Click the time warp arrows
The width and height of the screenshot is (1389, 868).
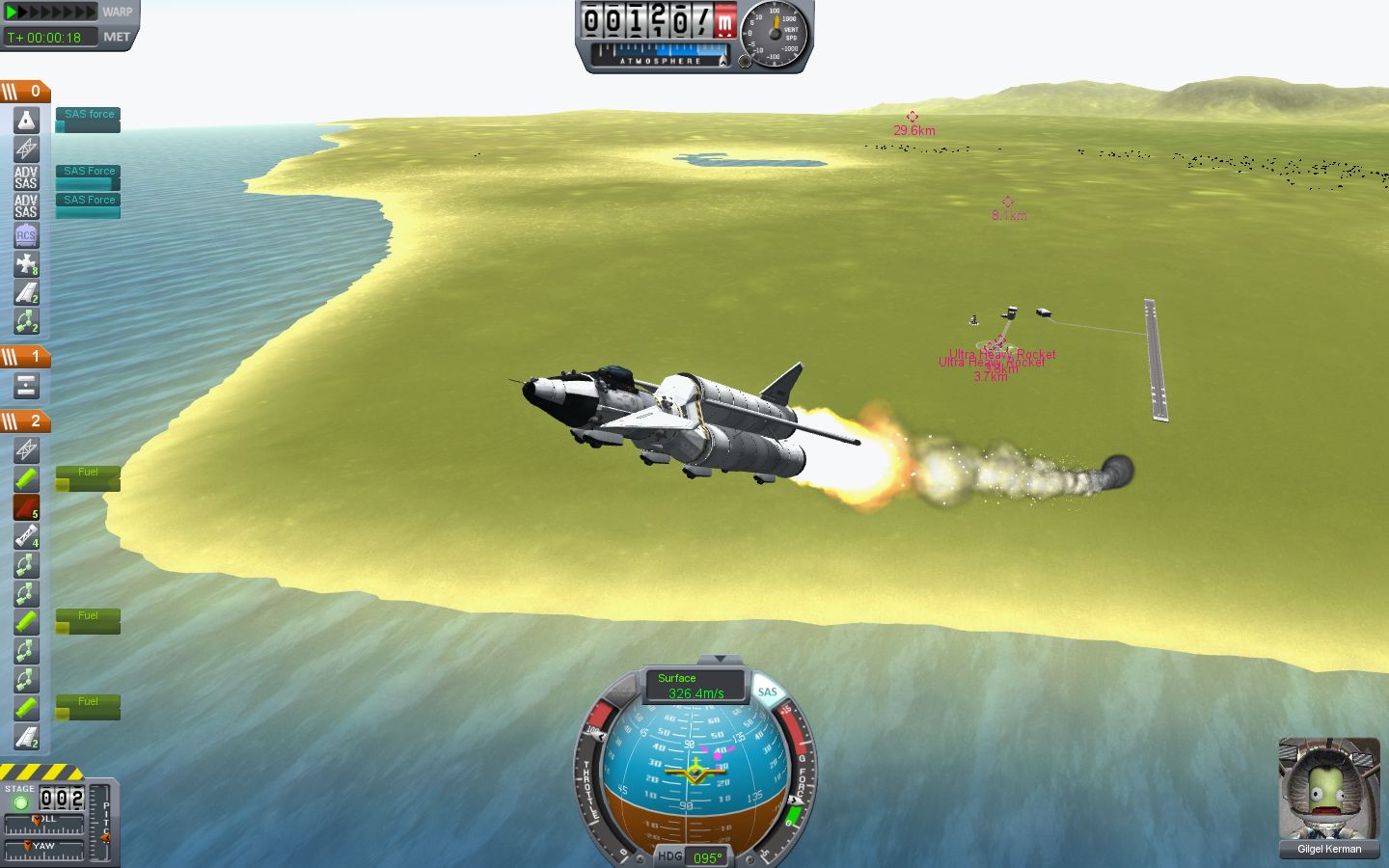[50, 13]
